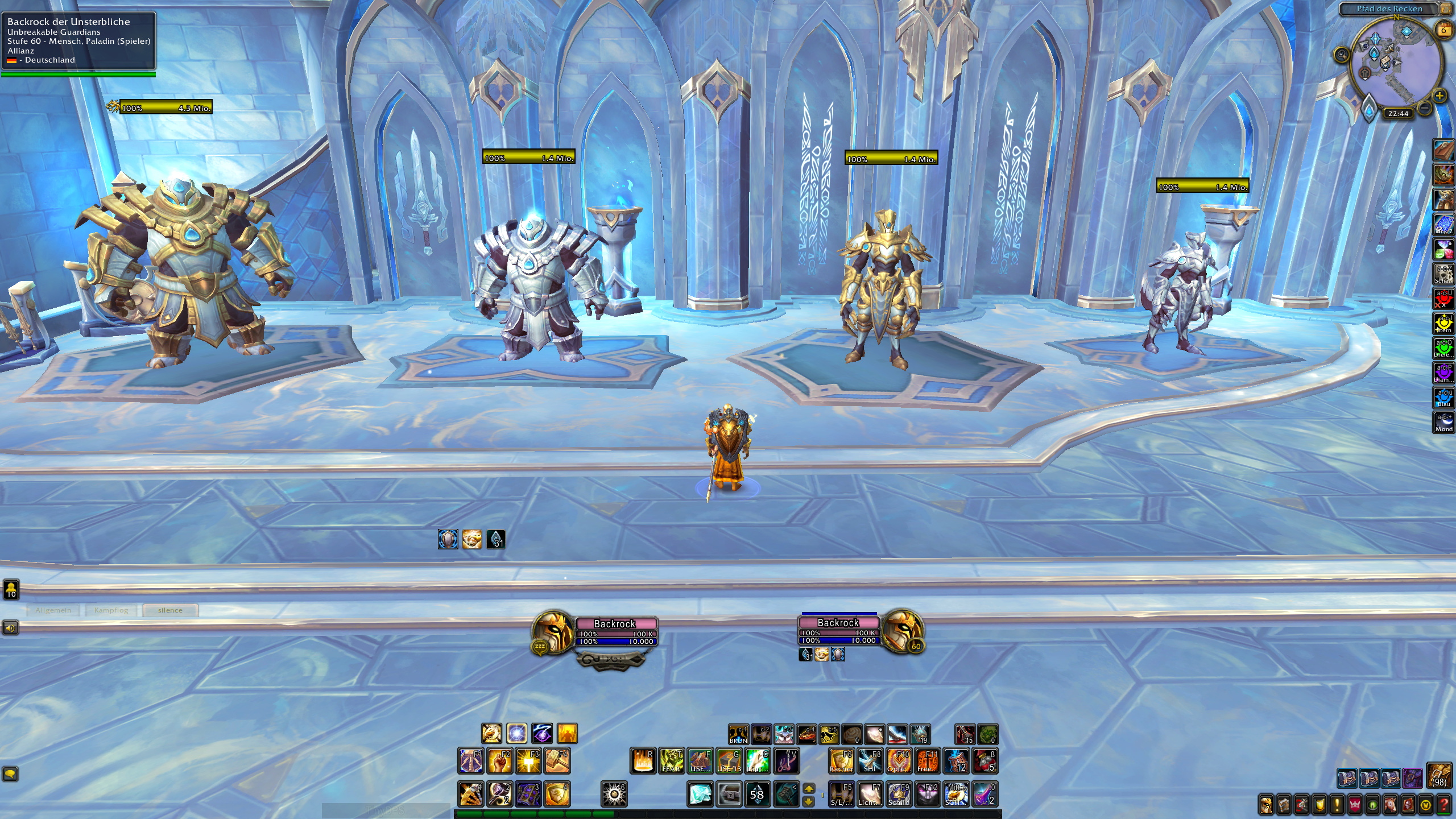Activate the Schild ability on F9

[899, 794]
